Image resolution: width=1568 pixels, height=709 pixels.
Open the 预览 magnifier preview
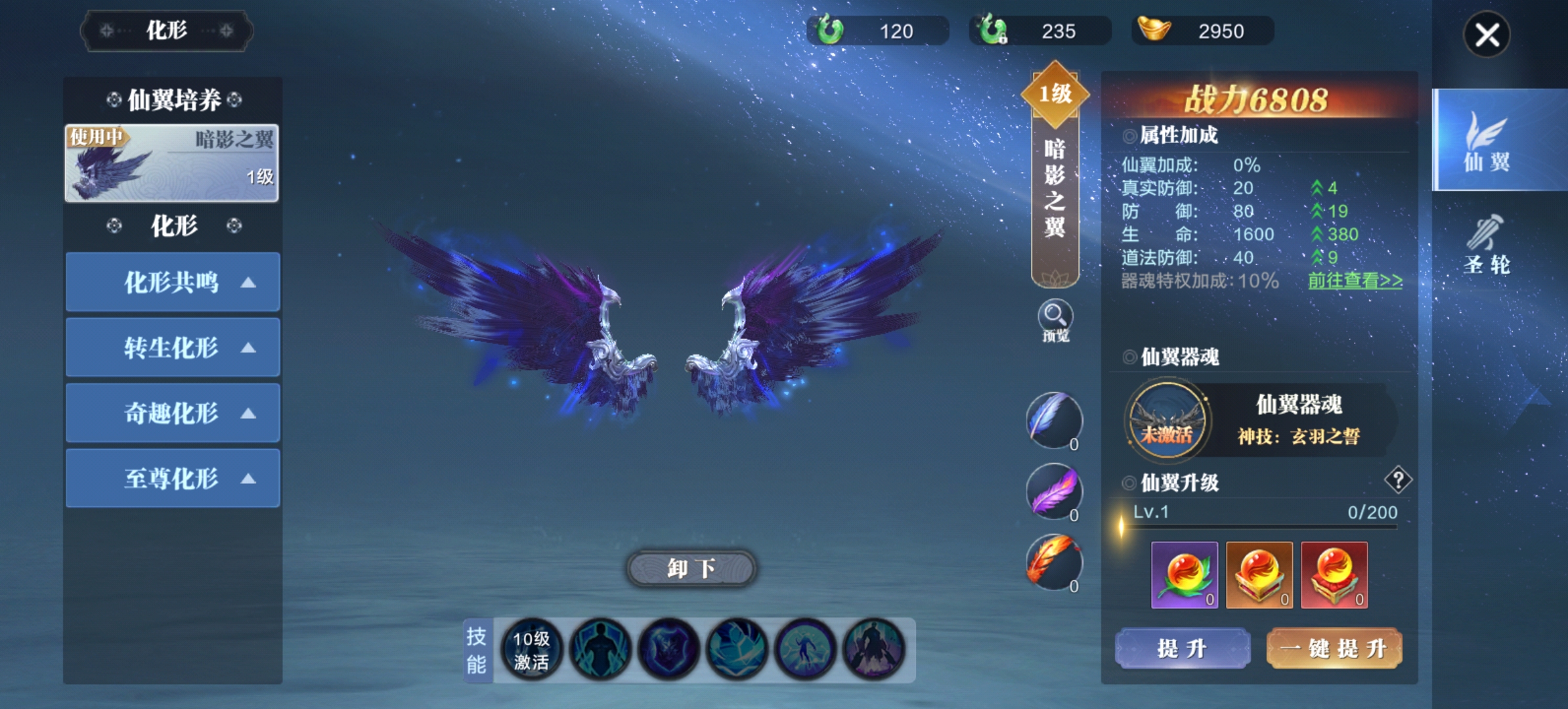[x=1055, y=320]
